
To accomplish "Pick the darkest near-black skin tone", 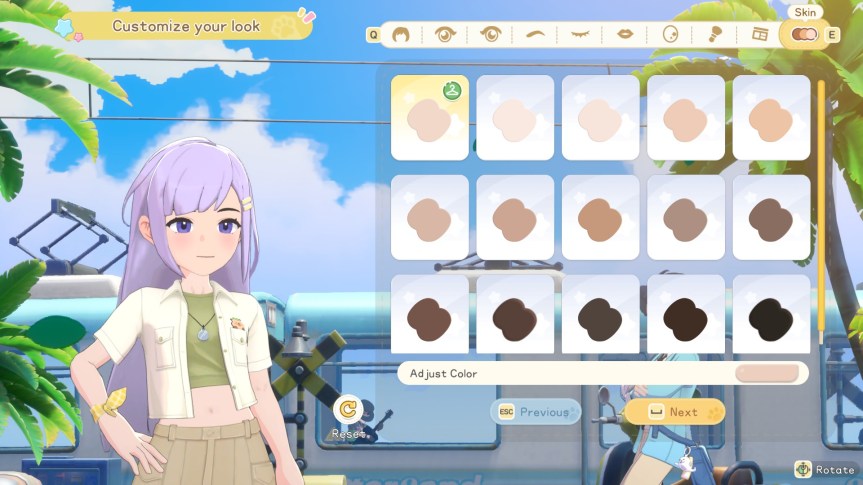I will coord(771,316).
